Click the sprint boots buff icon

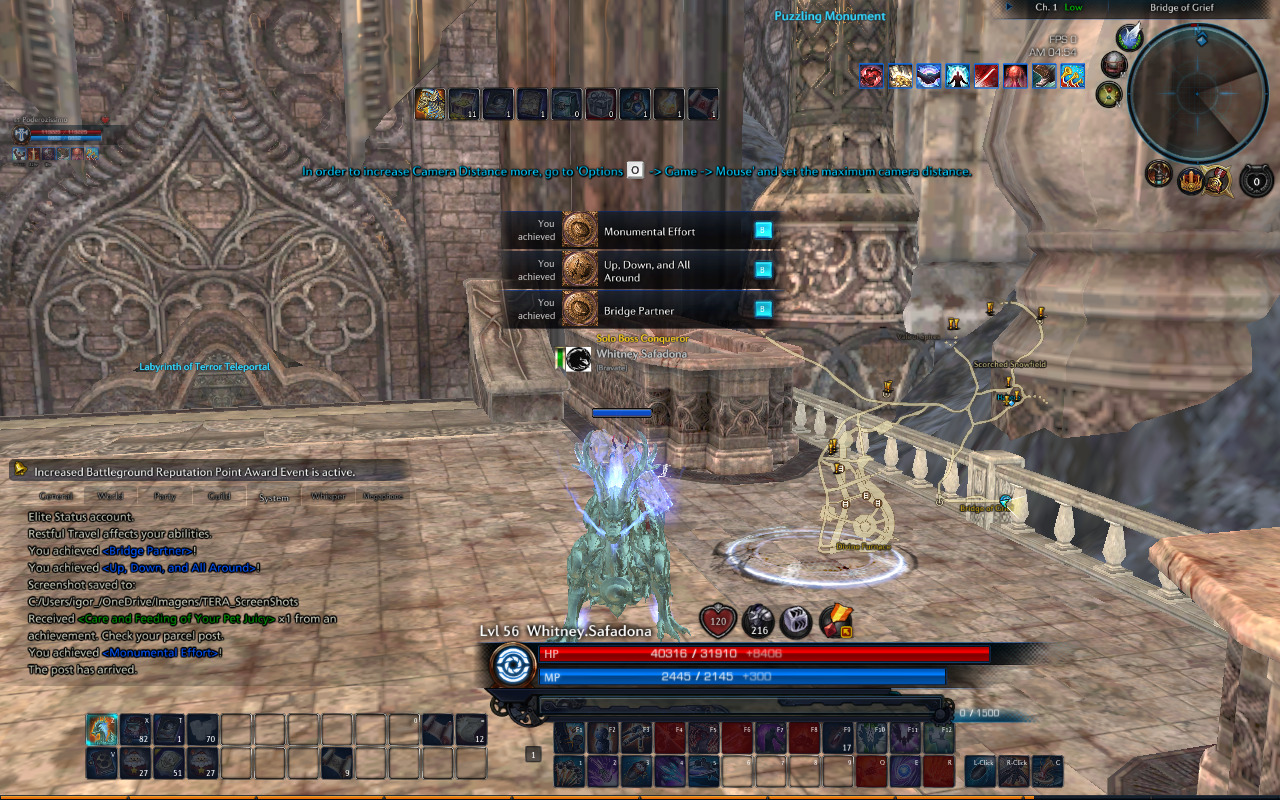(x=1043, y=77)
